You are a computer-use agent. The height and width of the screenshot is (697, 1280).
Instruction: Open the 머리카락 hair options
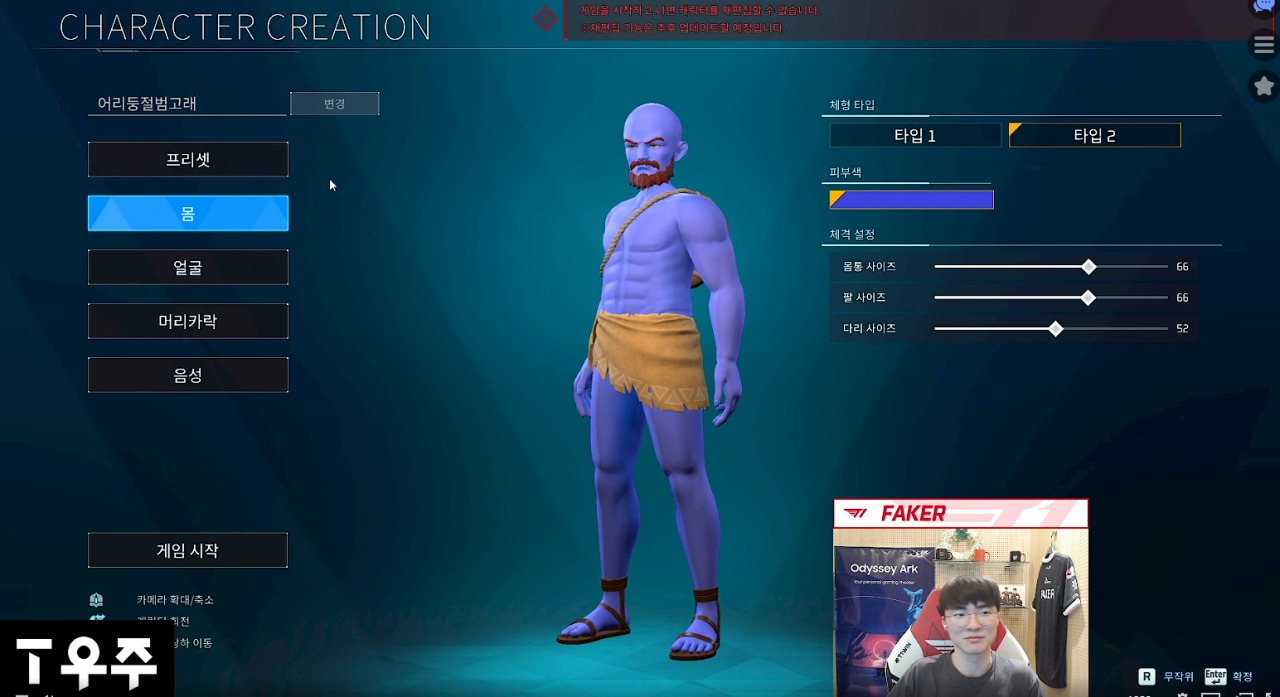(188, 322)
